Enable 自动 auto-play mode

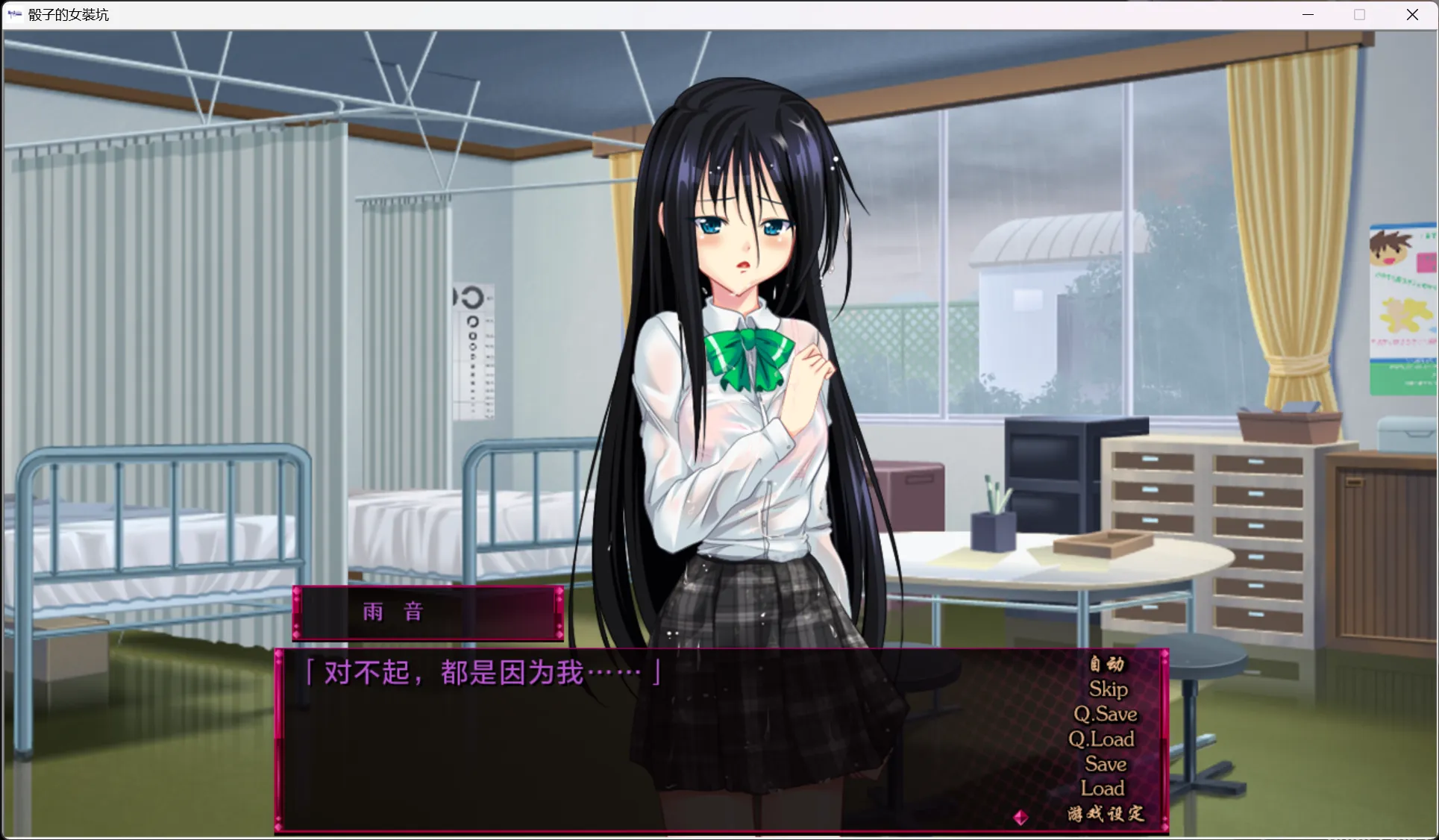click(x=1106, y=664)
